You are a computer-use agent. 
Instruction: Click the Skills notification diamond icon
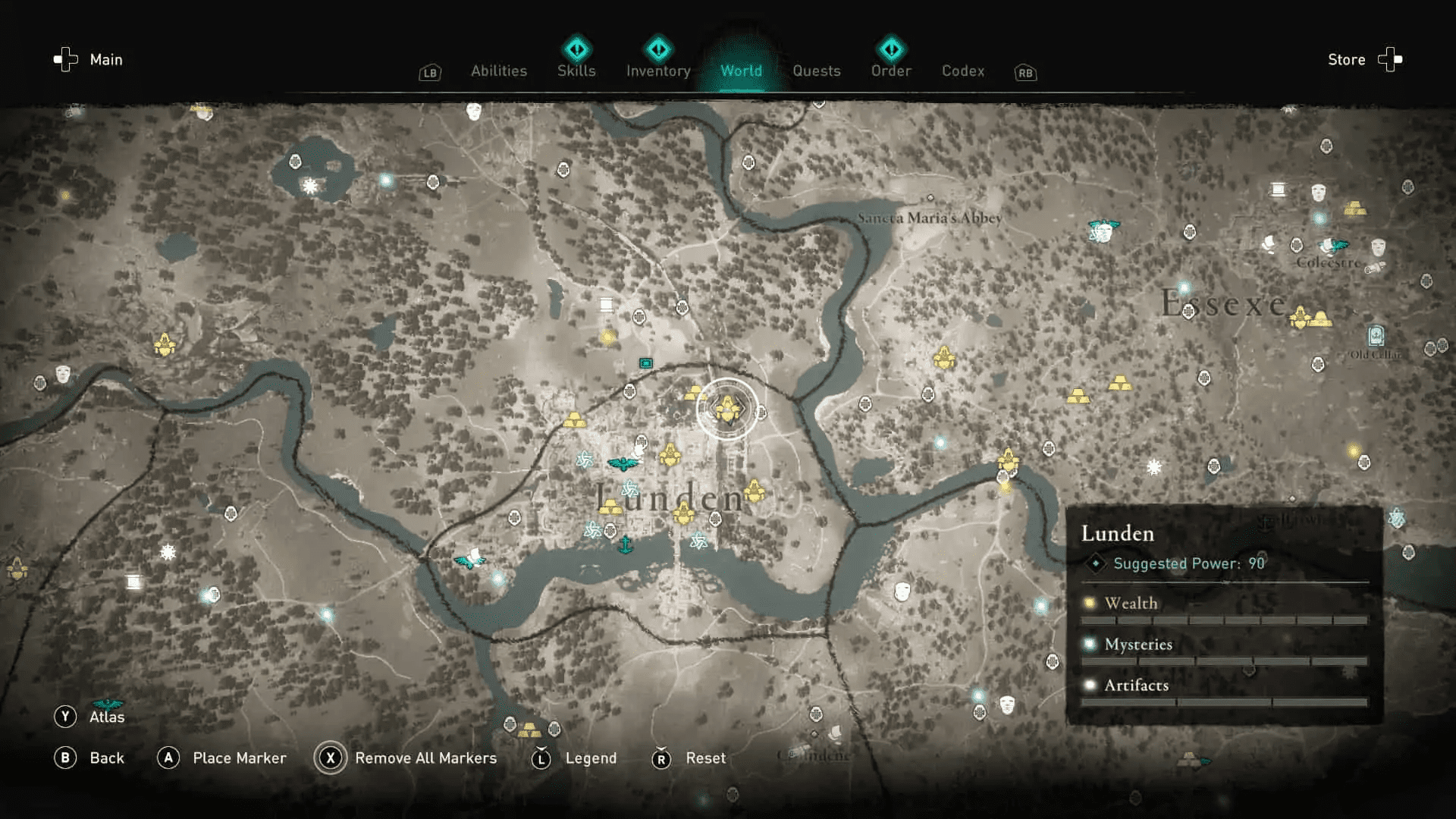pyautogui.click(x=576, y=49)
